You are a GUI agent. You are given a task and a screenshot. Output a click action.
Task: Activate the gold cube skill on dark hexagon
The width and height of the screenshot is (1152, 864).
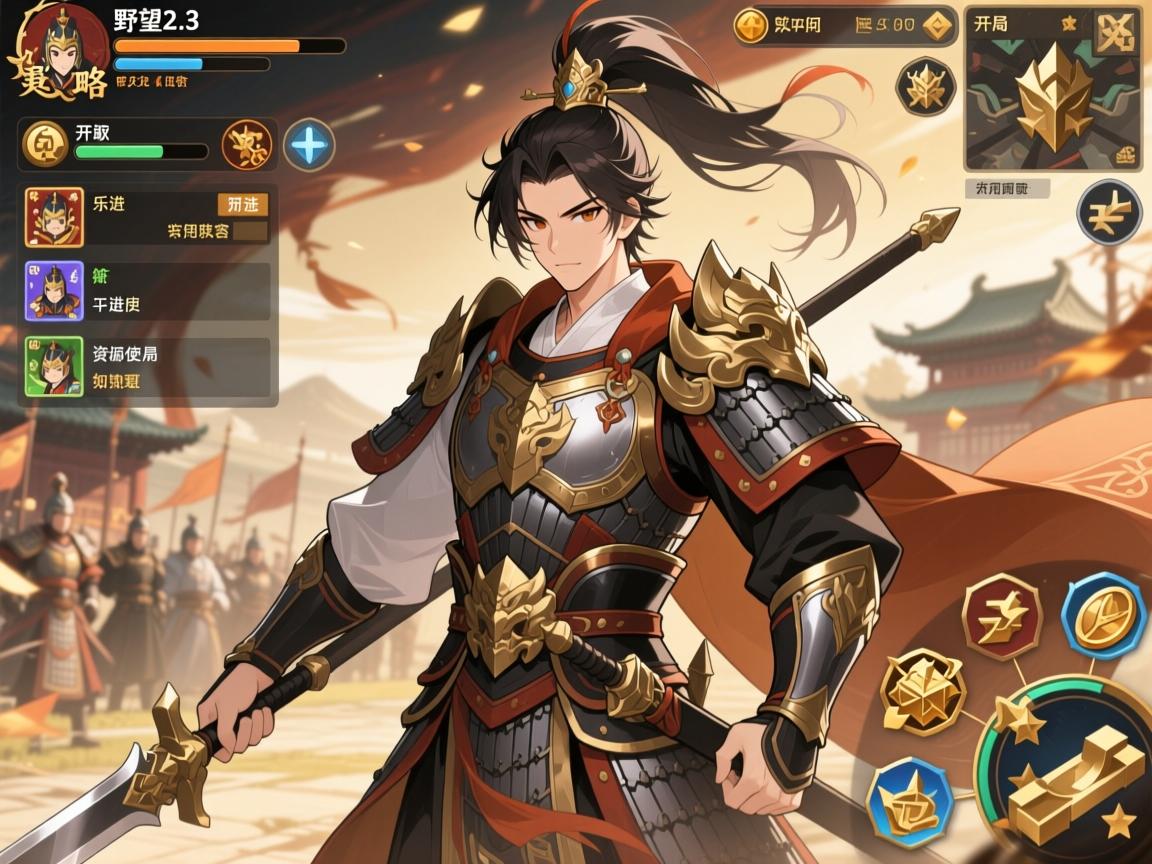tap(922, 691)
